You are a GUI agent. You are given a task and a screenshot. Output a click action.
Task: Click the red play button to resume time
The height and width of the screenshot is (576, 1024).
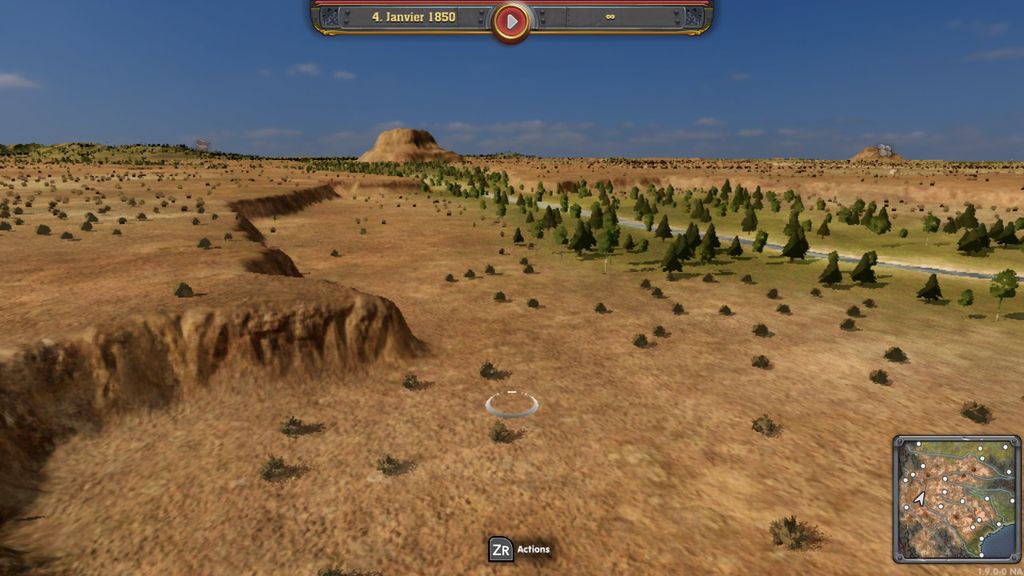point(511,20)
